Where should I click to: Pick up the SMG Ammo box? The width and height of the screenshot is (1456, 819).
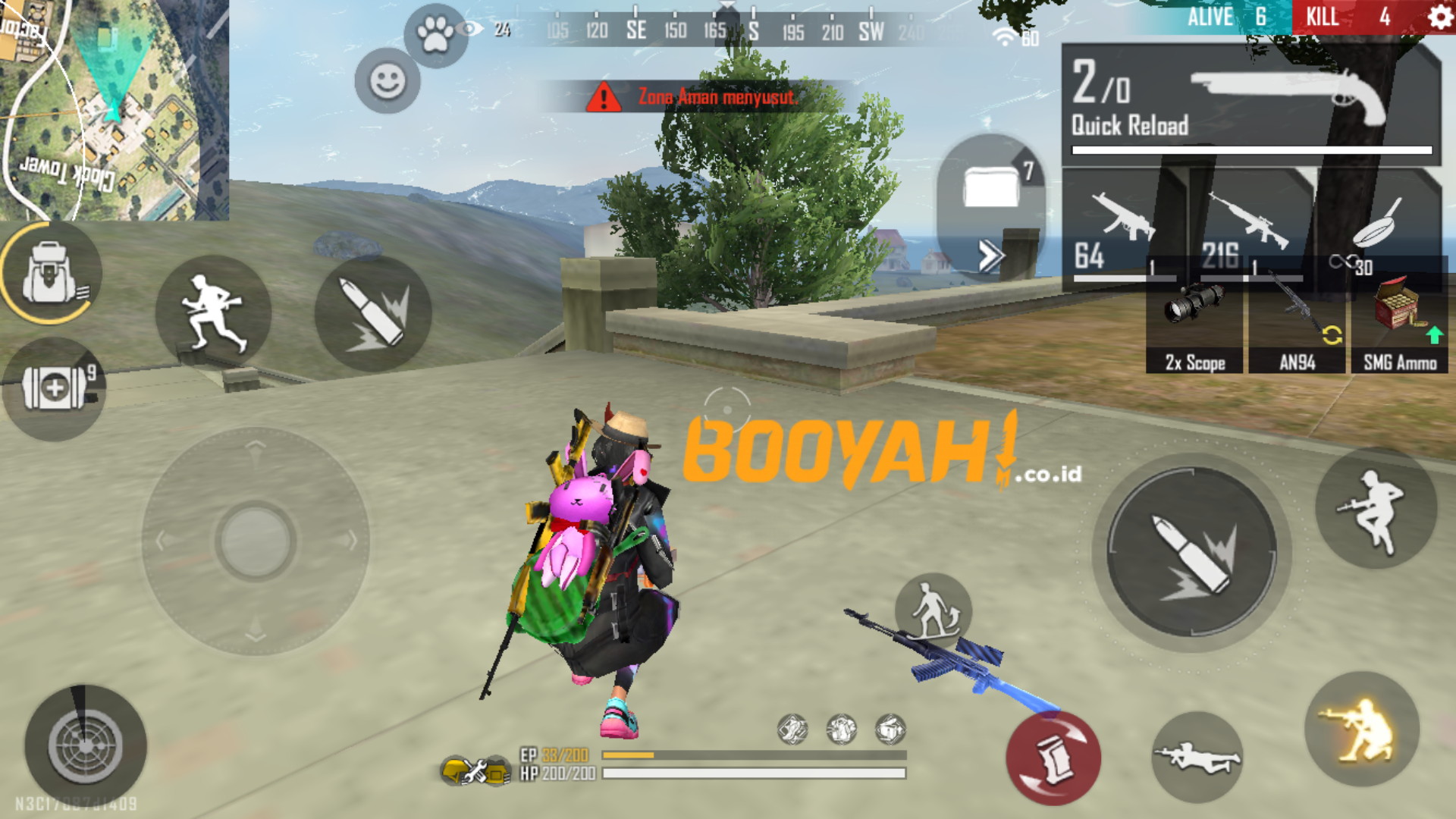tap(1400, 326)
